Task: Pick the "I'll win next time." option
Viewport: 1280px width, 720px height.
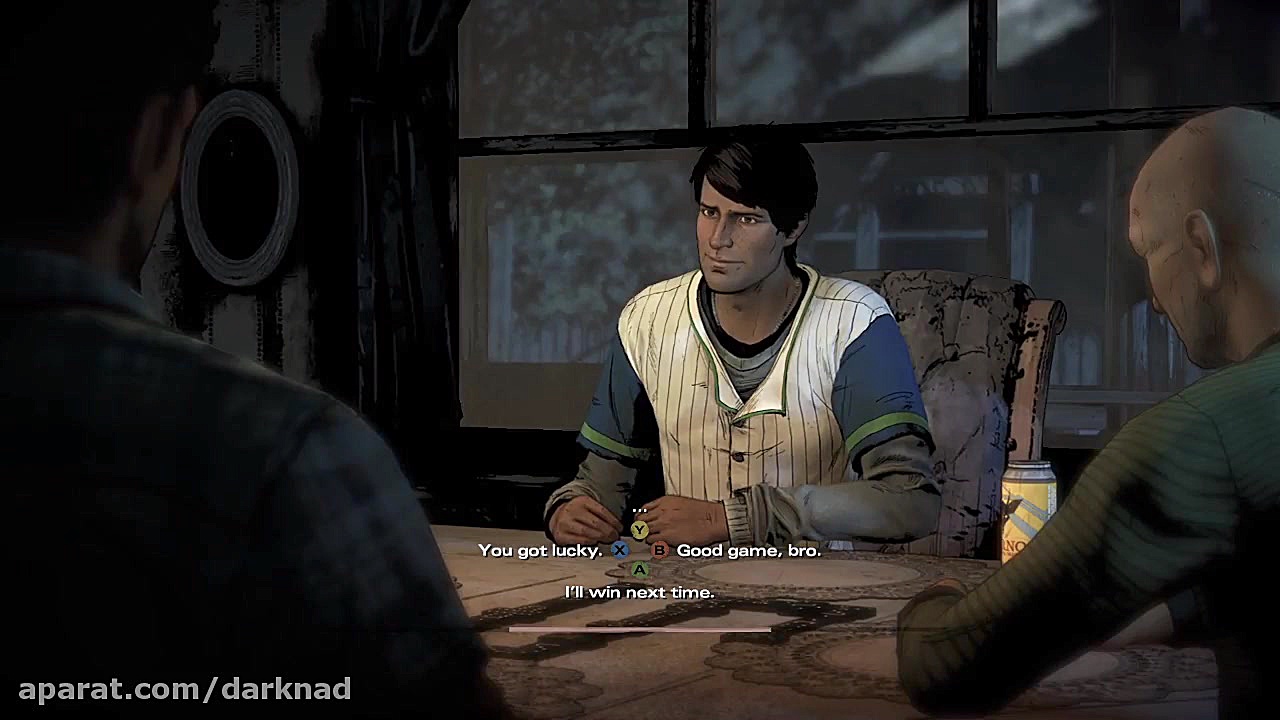Action: click(x=640, y=592)
